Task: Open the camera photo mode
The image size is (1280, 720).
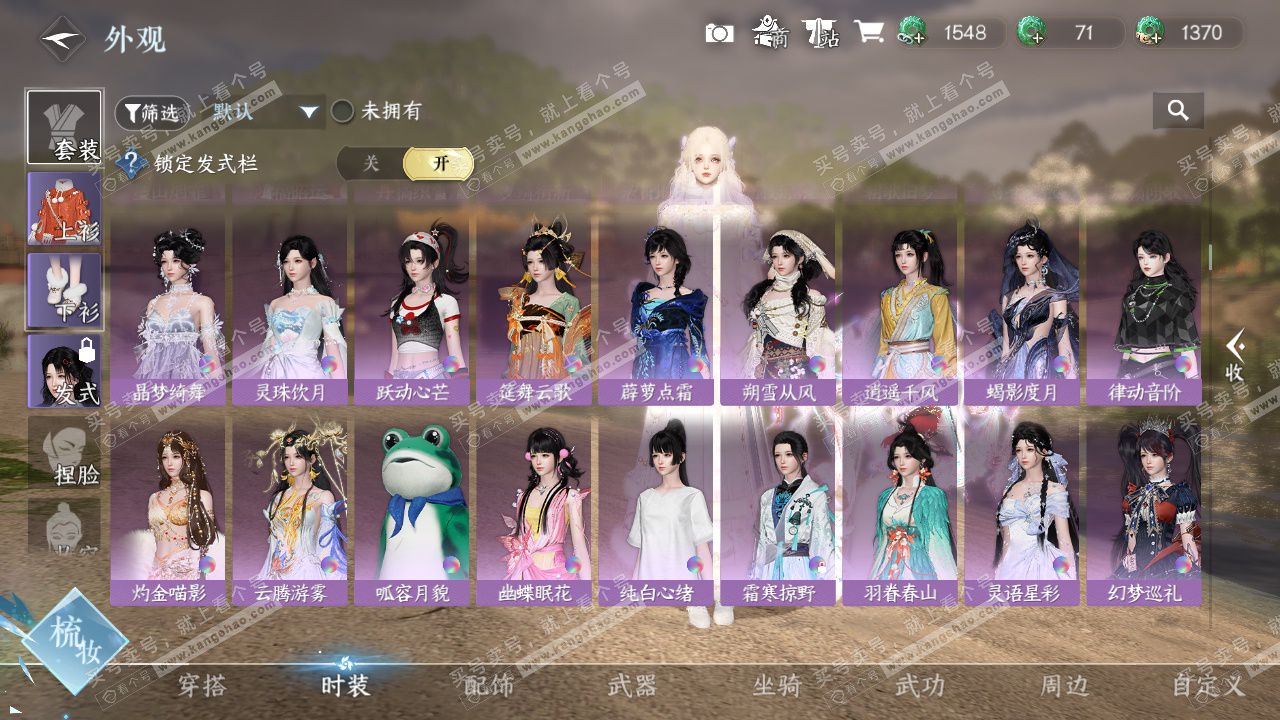Action: pyautogui.click(x=719, y=33)
